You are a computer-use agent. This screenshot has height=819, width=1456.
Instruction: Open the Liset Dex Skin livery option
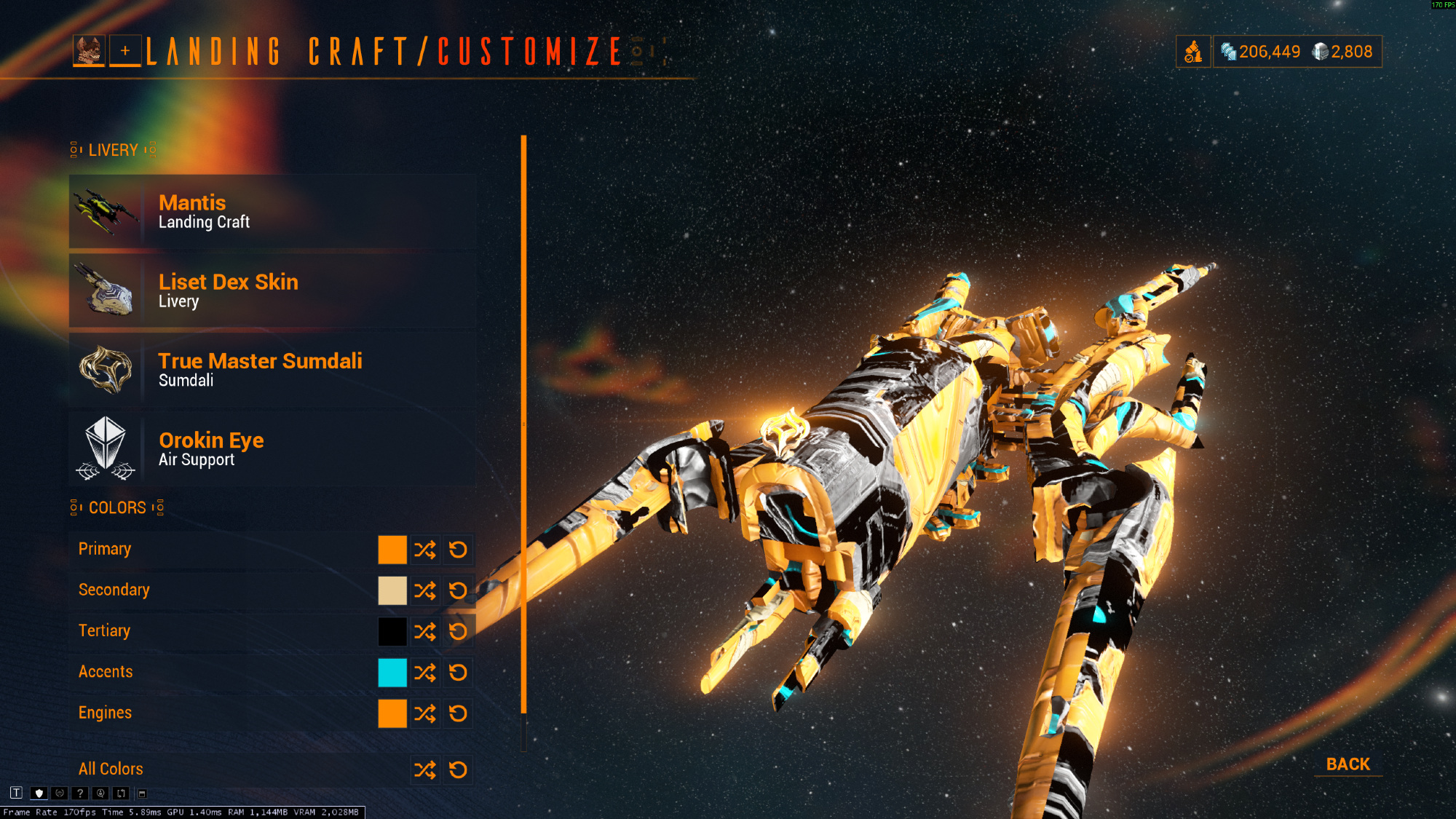point(272,290)
